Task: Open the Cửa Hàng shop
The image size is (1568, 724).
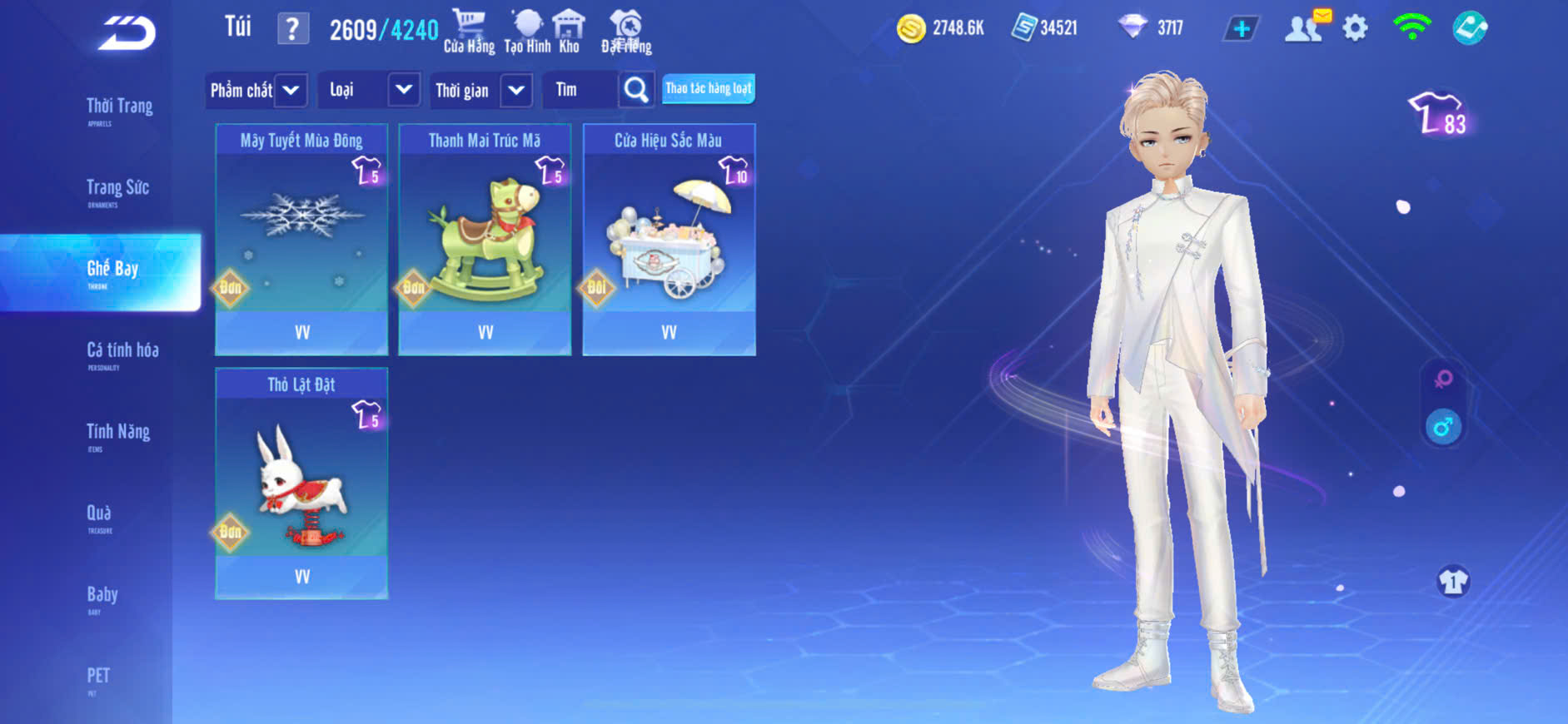Action: click(x=469, y=31)
